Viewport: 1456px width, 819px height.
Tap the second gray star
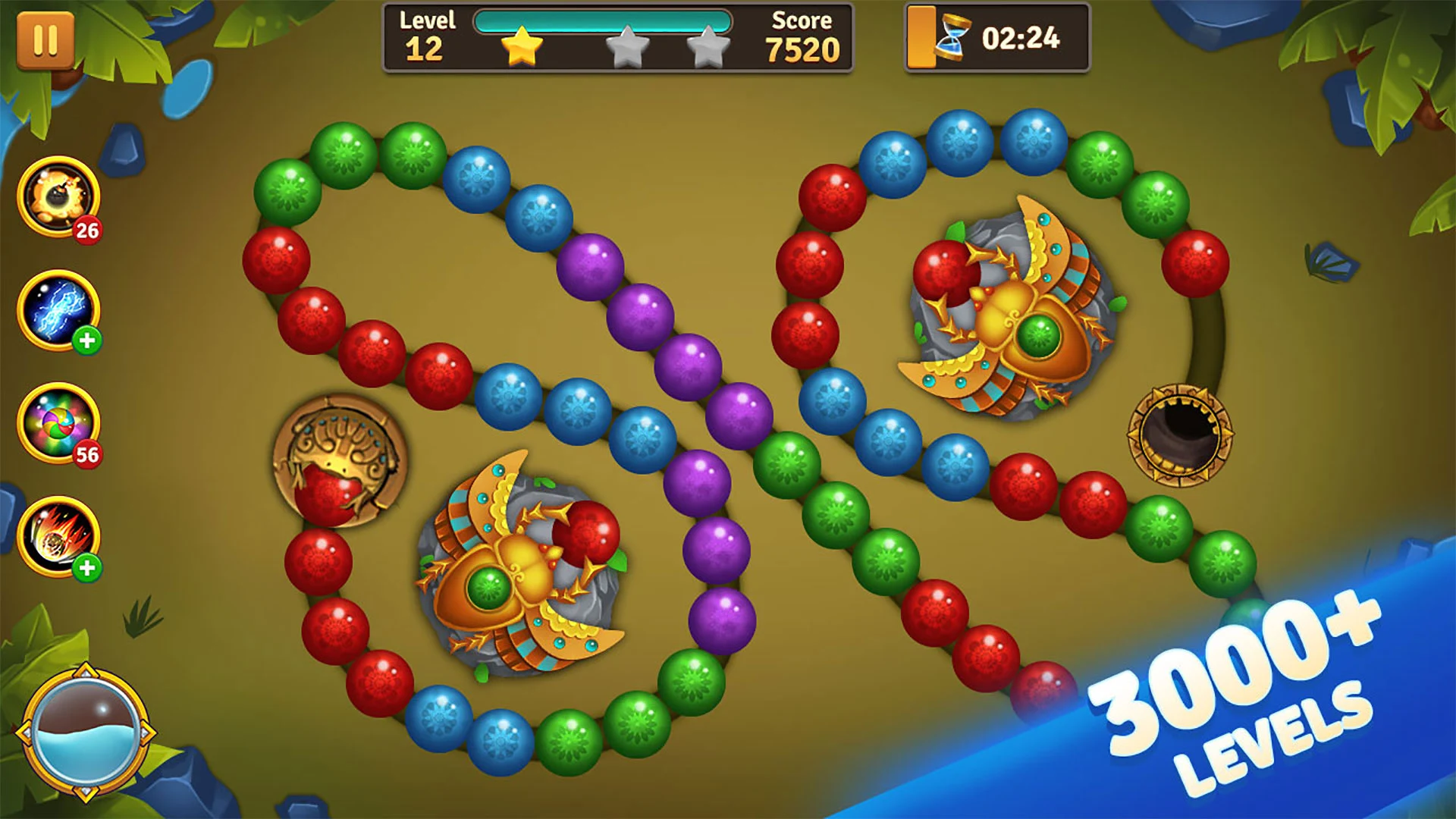tap(706, 48)
